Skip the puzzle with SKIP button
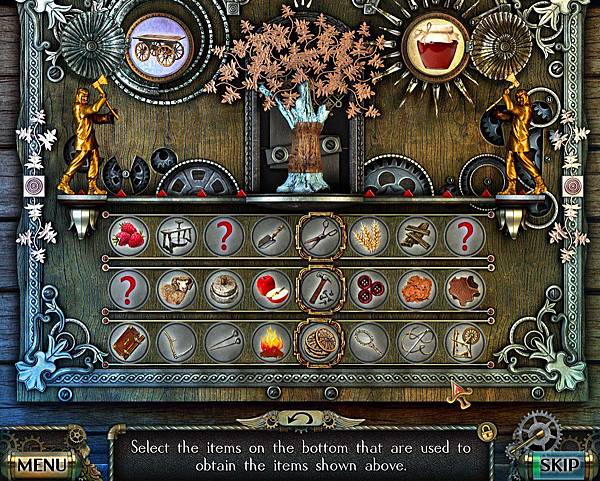 557,465
